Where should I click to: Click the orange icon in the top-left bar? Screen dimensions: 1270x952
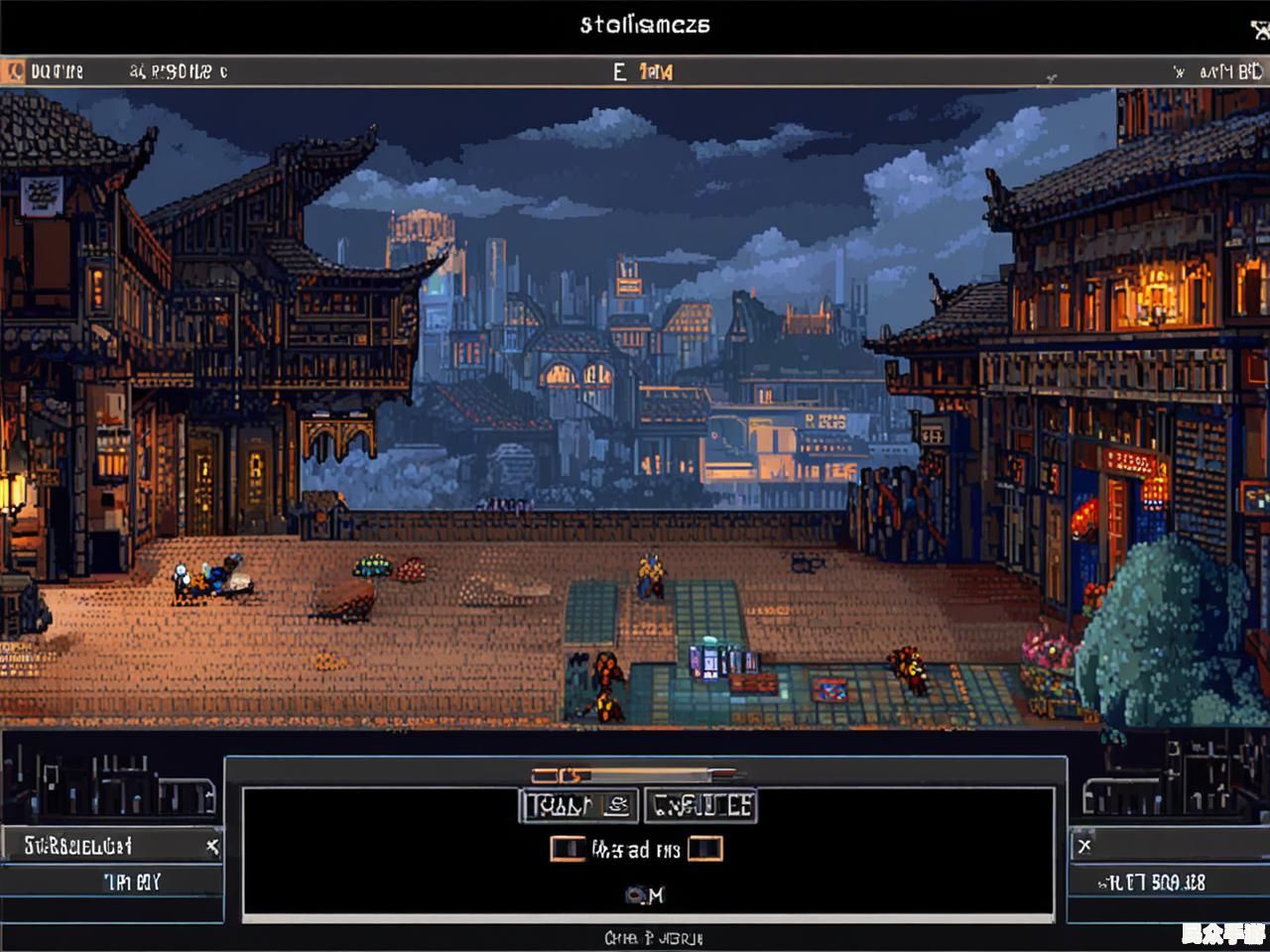pyautogui.click(x=14, y=71)
